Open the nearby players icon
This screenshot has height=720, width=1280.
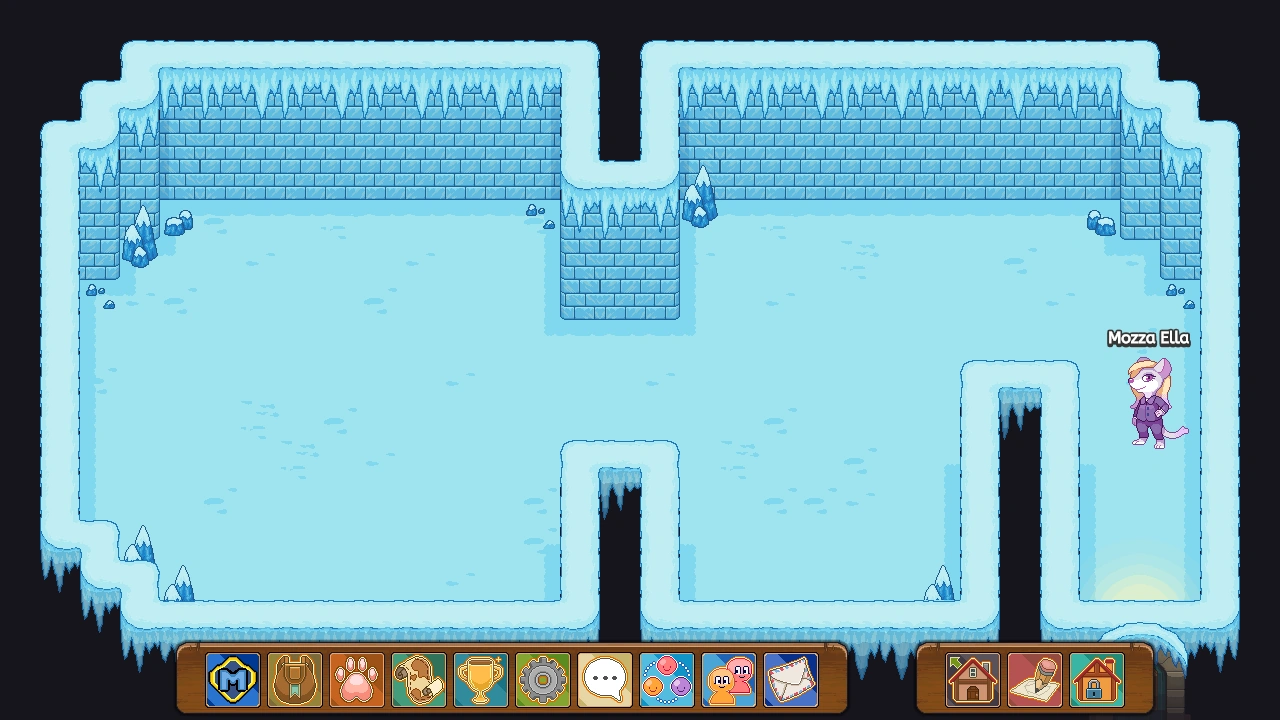coord(729,681)
